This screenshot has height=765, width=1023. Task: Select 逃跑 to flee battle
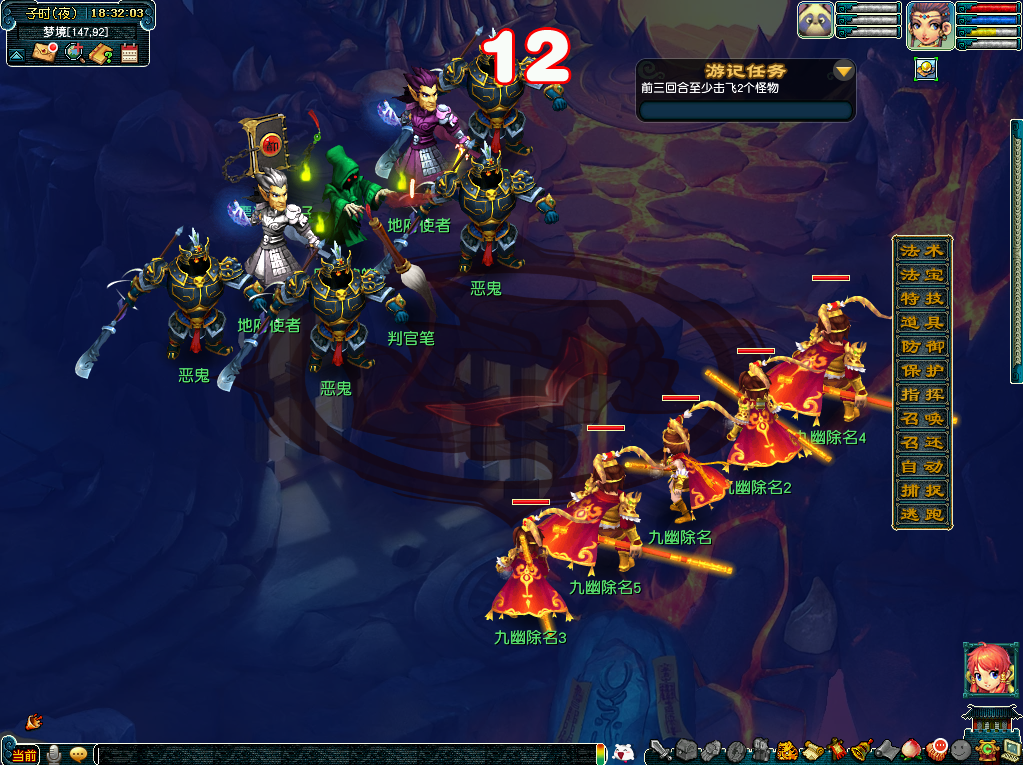[921, 514]
